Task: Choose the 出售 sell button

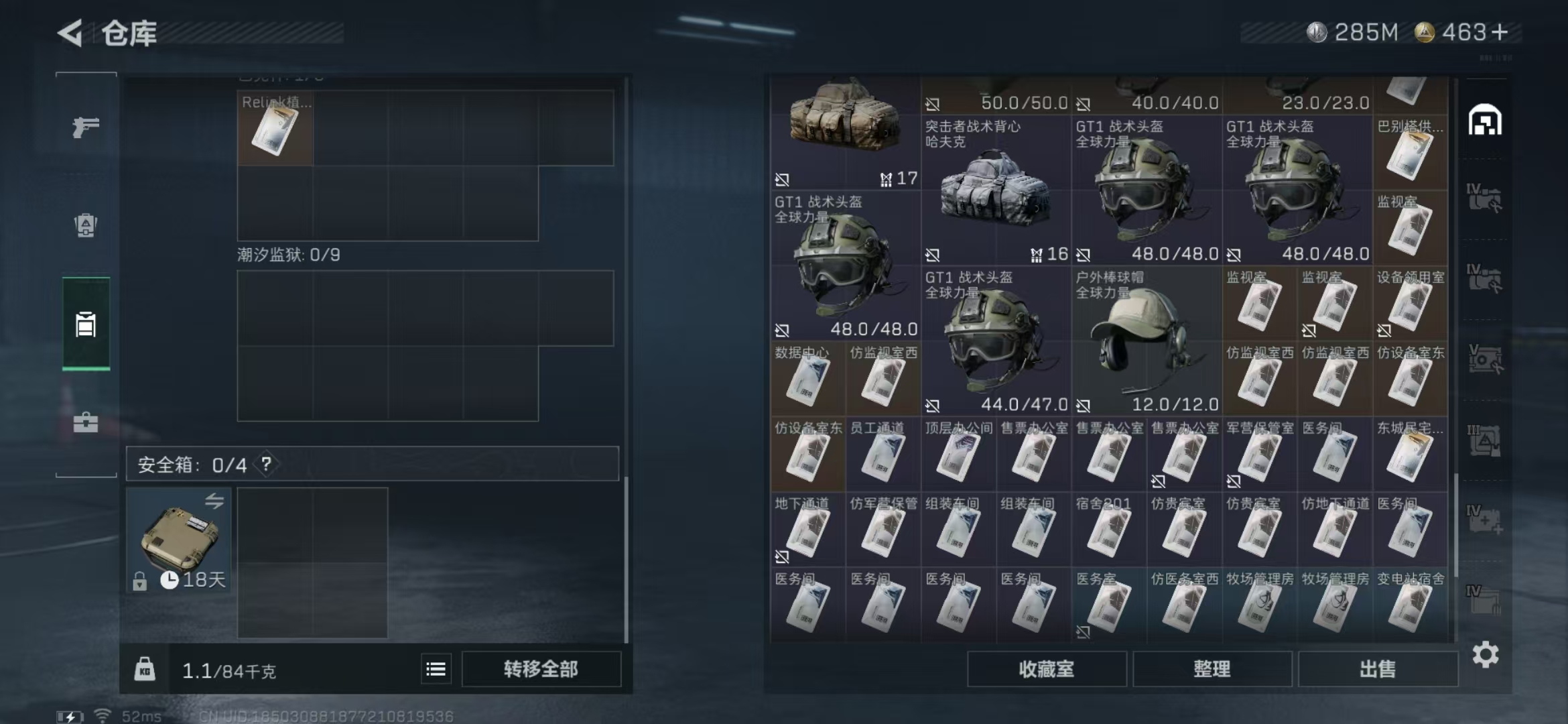Action: [1377, 669]
